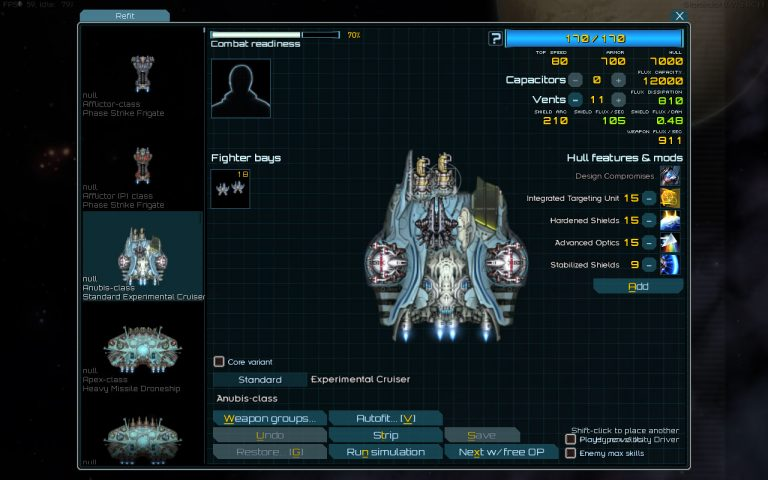This screenshot has width=768, height=480.
Task: Remove the Advanced Optics hullmod
Action: pos(649,242)
